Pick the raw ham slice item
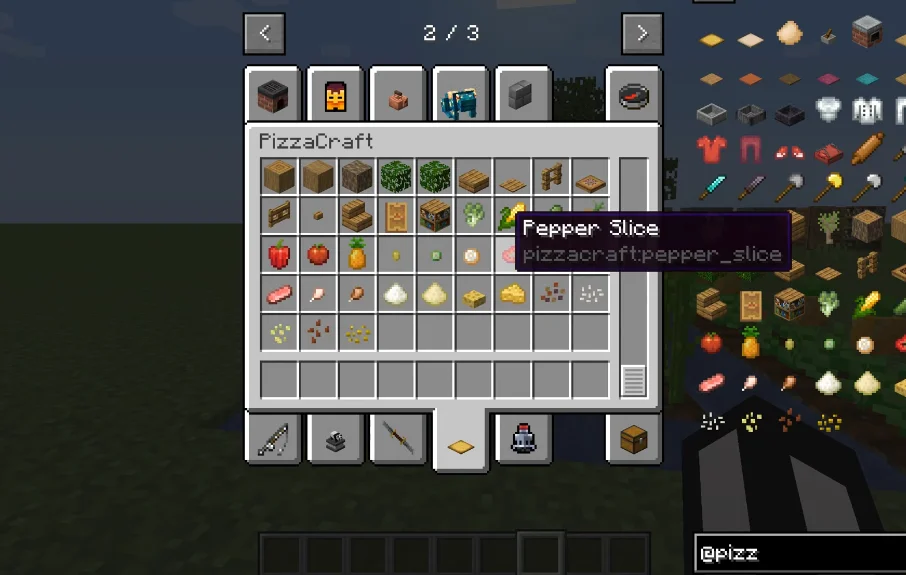 279,293
